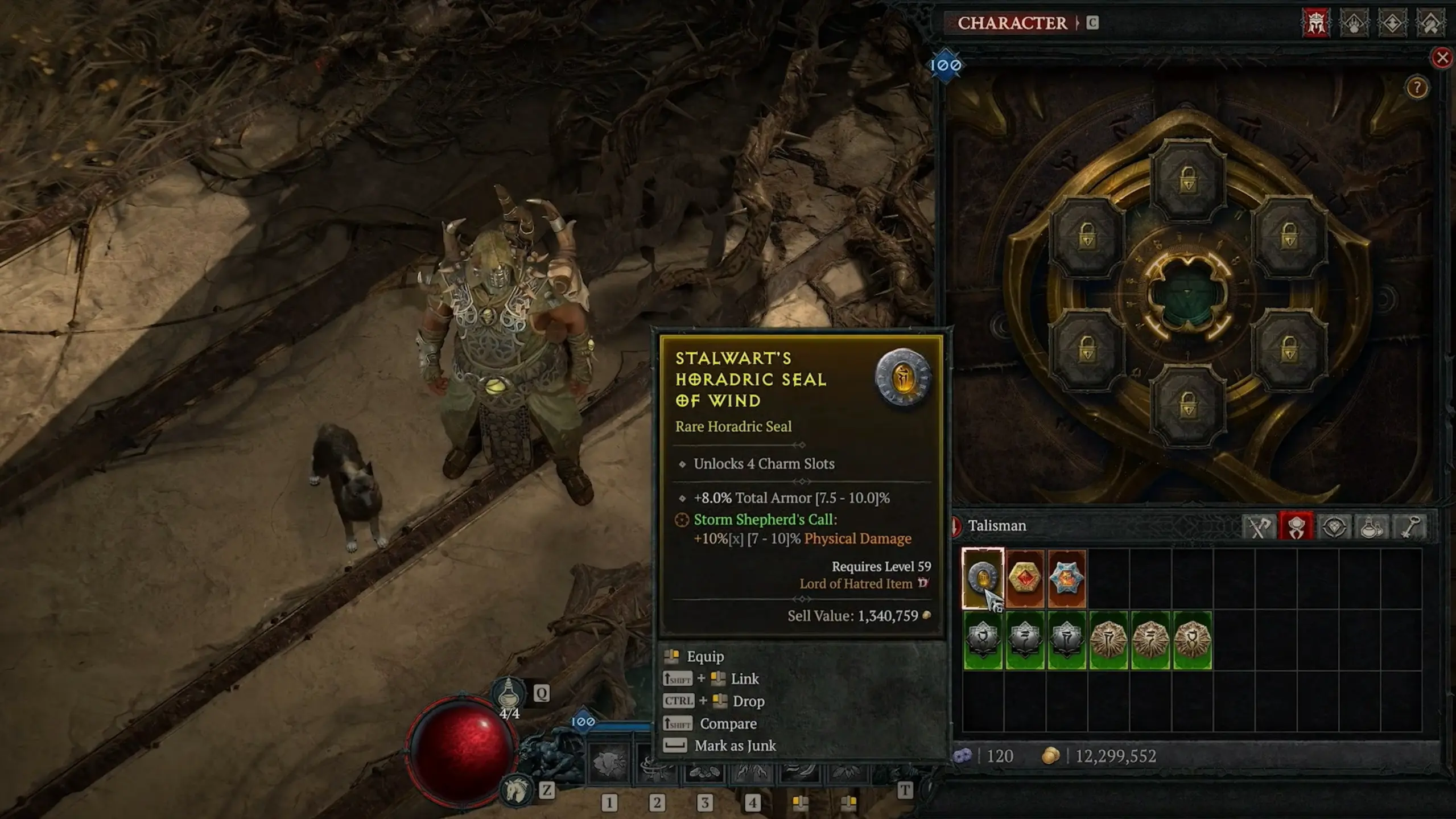Click the gem-shaped menu icon at top right
This screenshot has width=1456, height=819.
point(1392,24)
